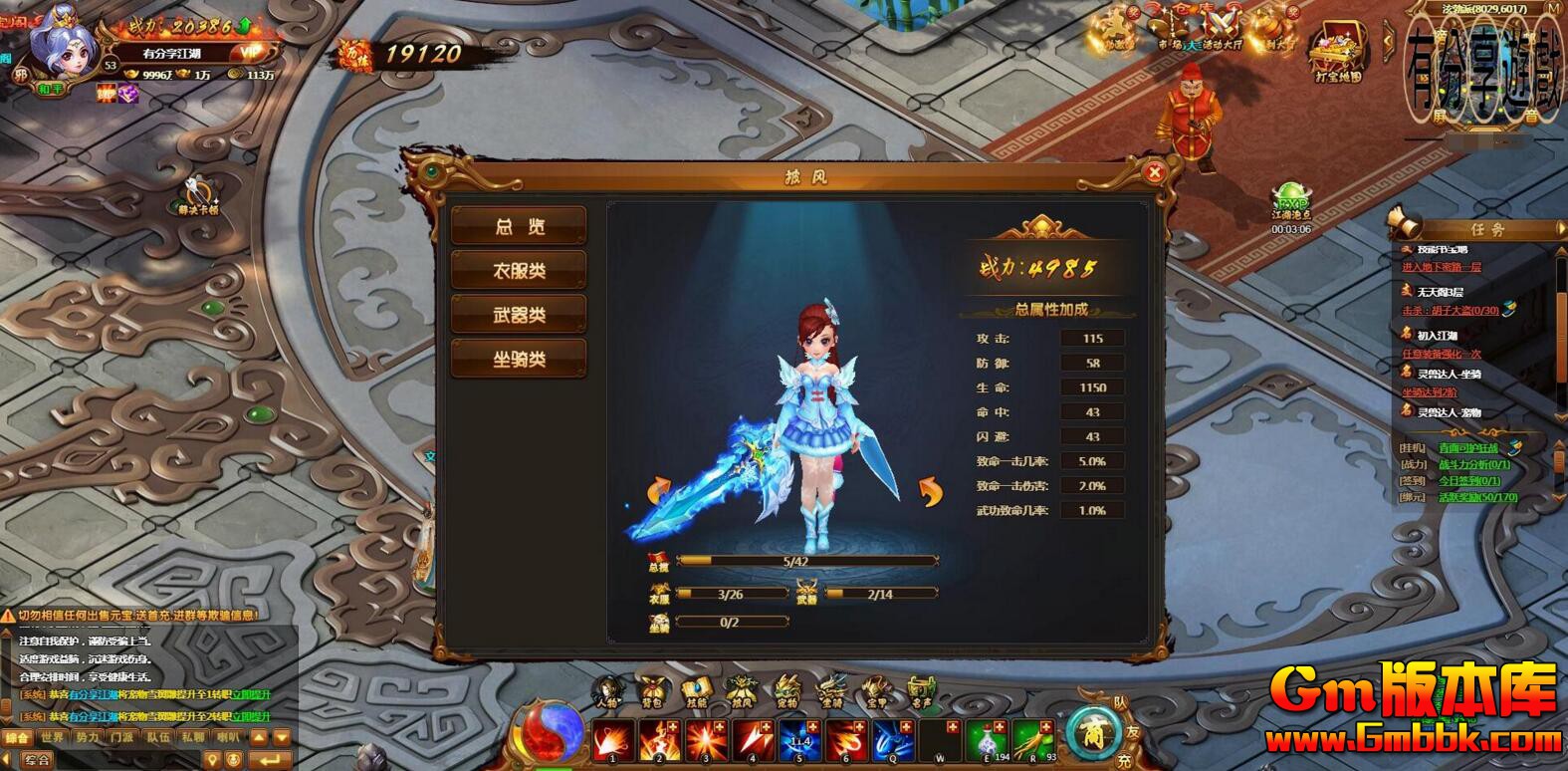Select the 总览 overview tab
1568x771 pixels.
[519, 225]
